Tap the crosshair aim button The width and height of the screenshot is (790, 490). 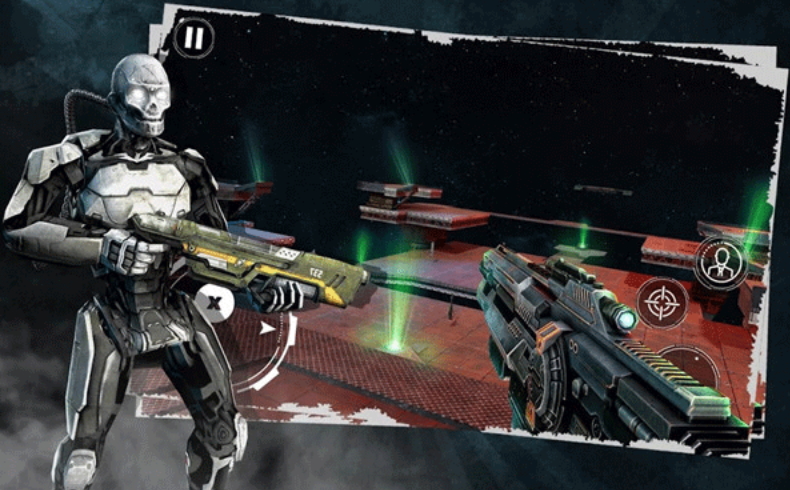[661, 301]
